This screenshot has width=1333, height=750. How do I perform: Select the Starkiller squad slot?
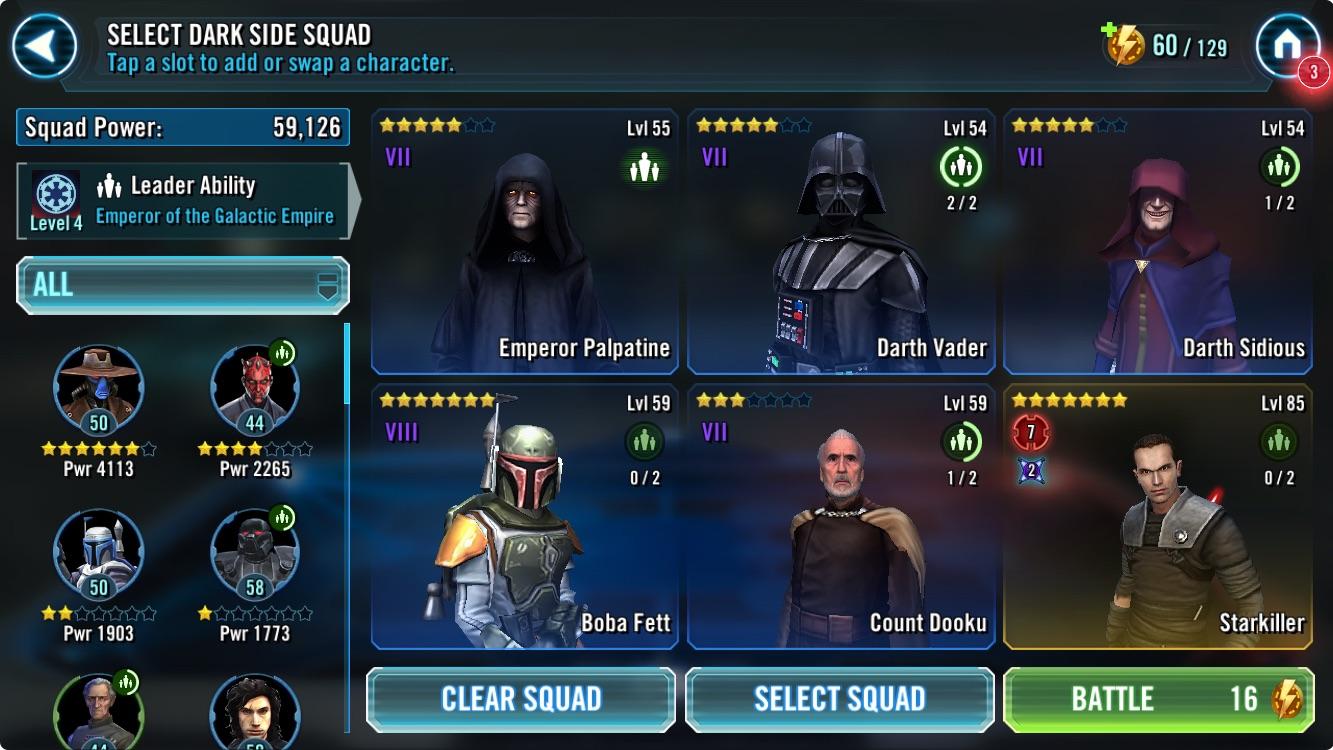(1158, 516)
